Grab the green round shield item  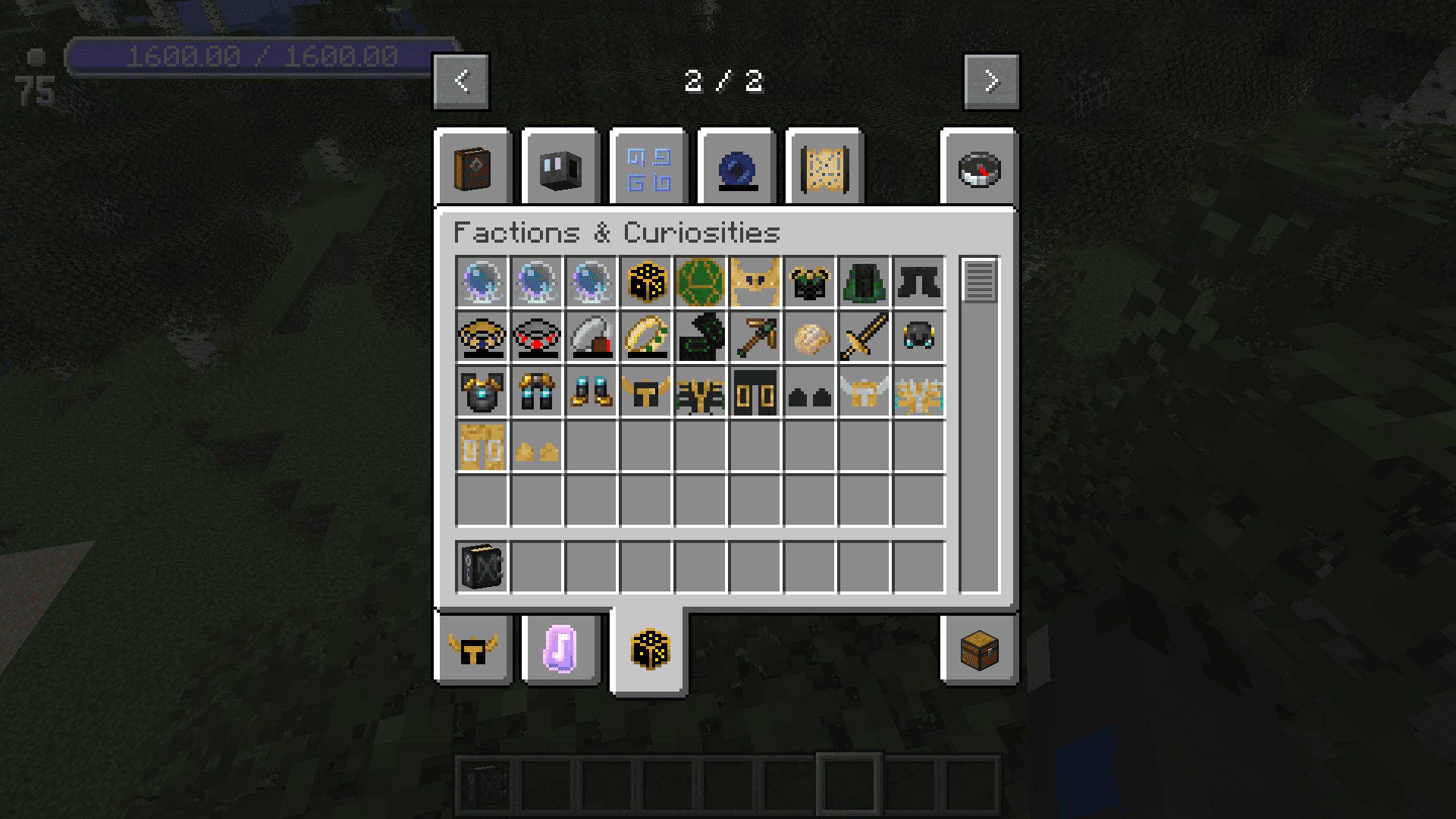(x=701, y=282)
